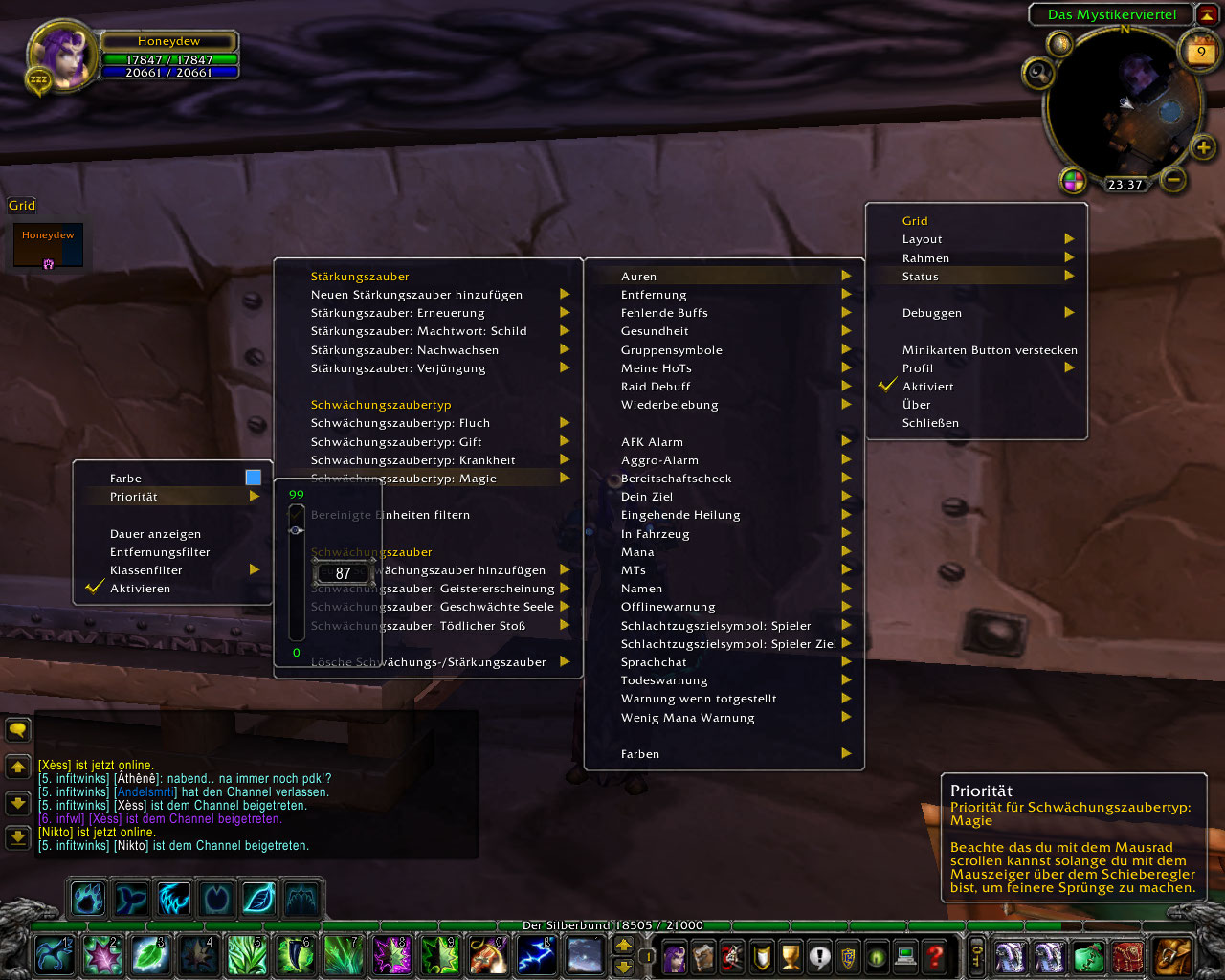Select the Entfernungsfilter option

[160, 552]
